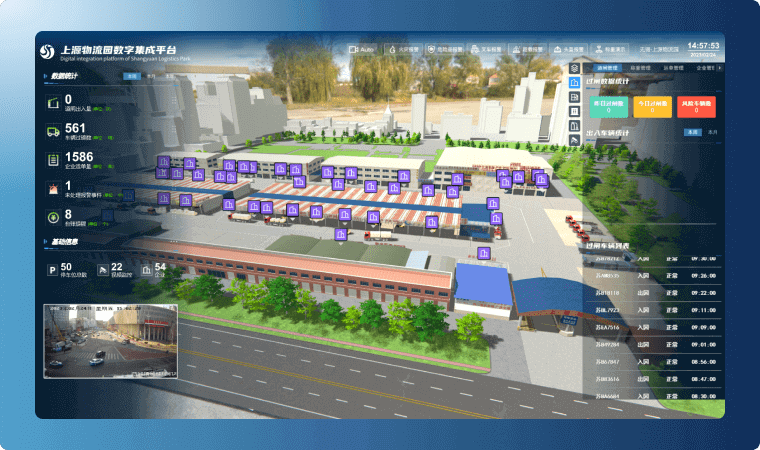This screenshot has height=450, width=760.
Task: Toggle the Auto camera mode button
Action: pos(363,48)
